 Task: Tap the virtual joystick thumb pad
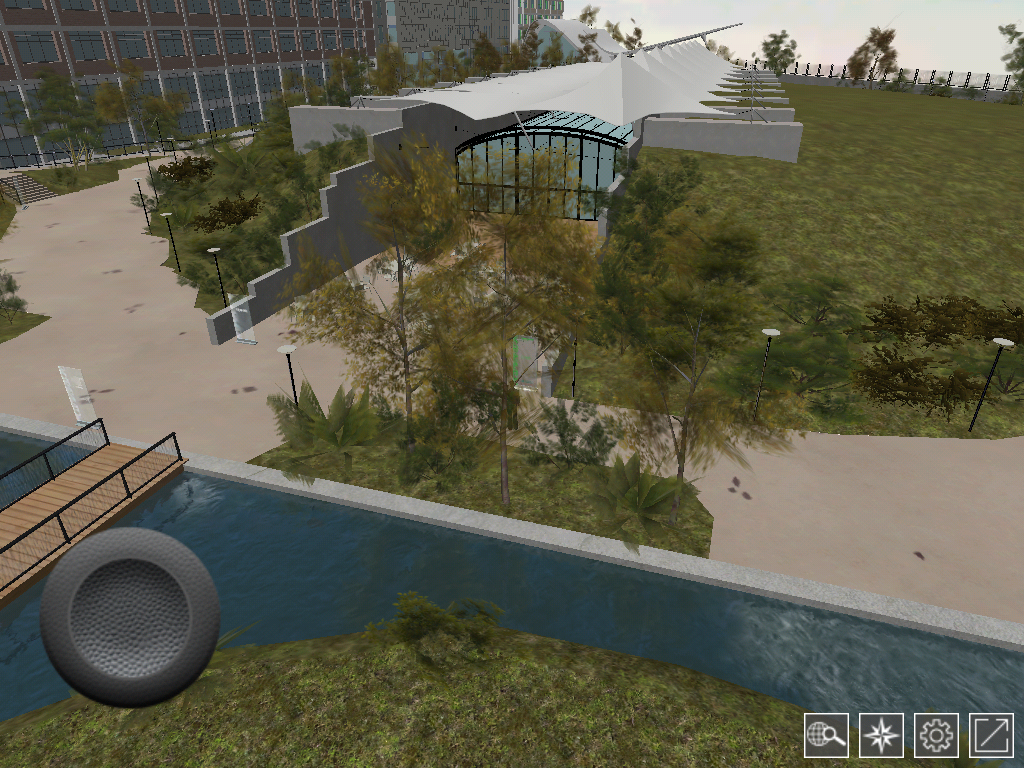click(x=130, y=616)
